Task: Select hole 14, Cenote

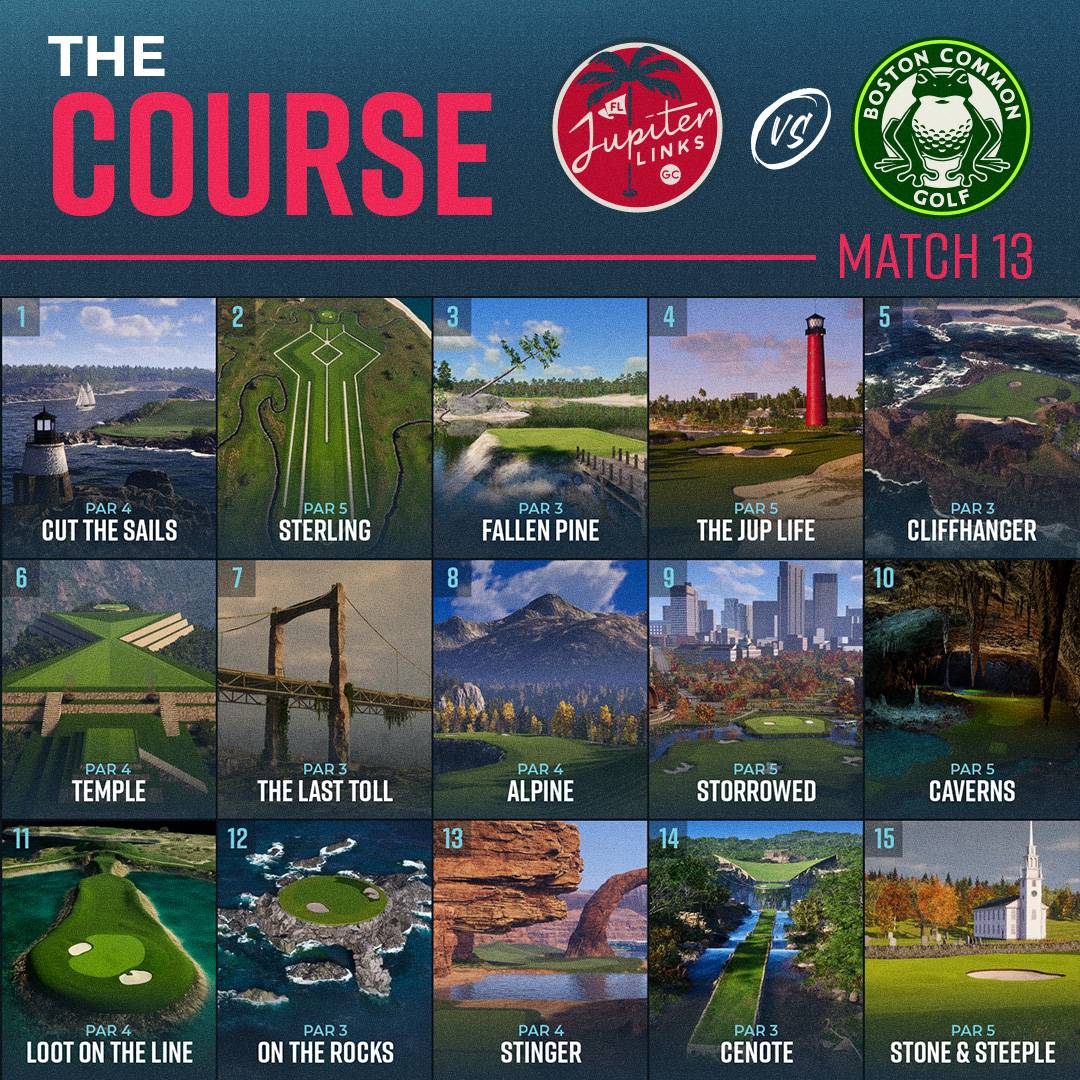Action: tap(756, 950)
